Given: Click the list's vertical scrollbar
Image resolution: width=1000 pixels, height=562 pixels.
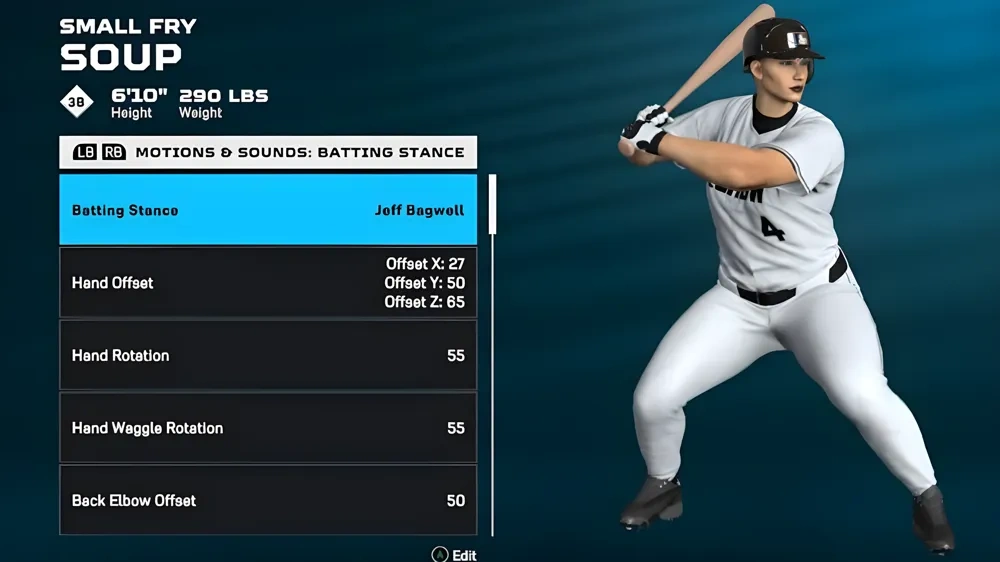Looking at the screenshot, I should pos(492,205).
